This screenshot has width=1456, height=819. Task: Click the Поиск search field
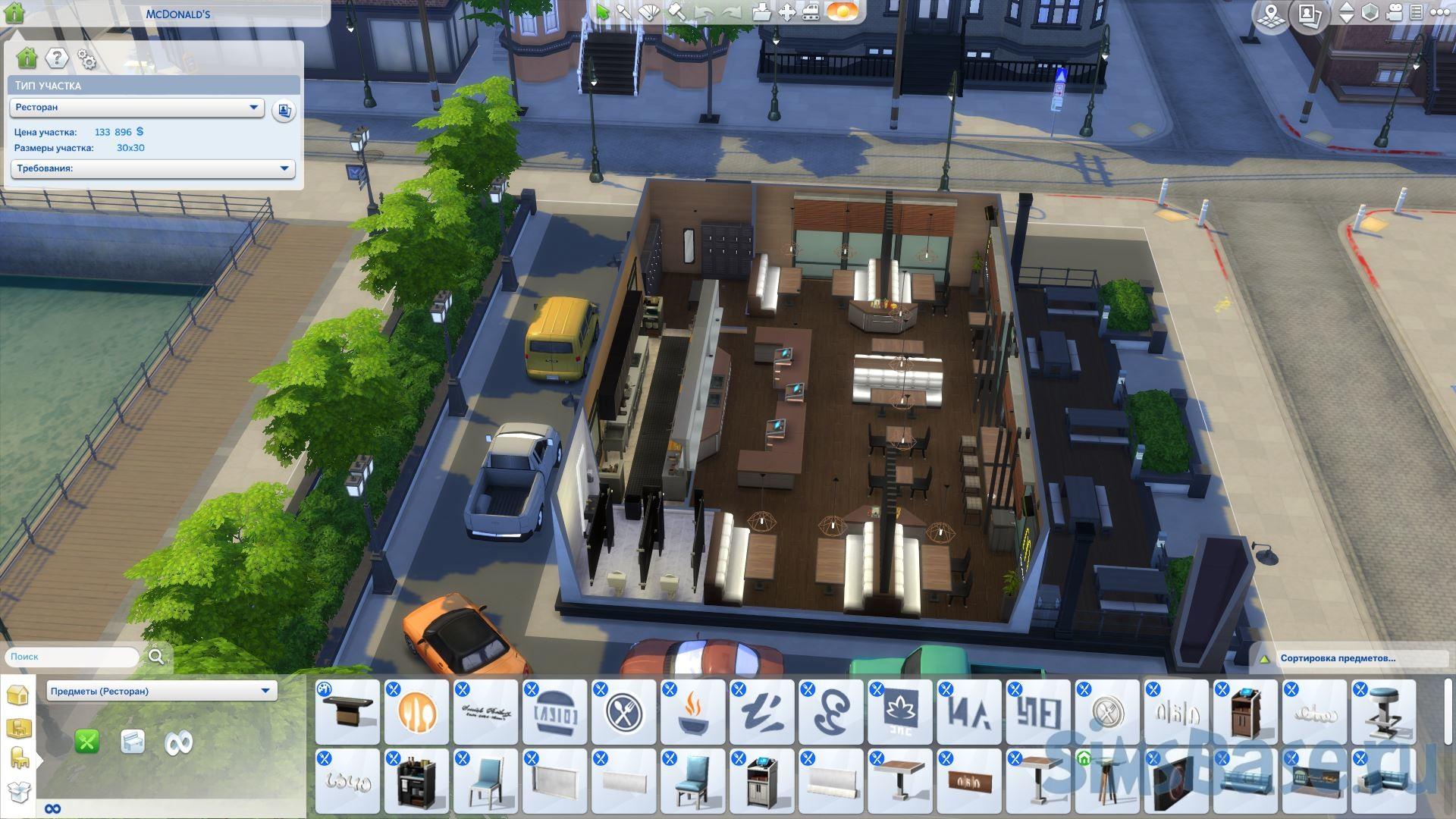tap(72, 657)
